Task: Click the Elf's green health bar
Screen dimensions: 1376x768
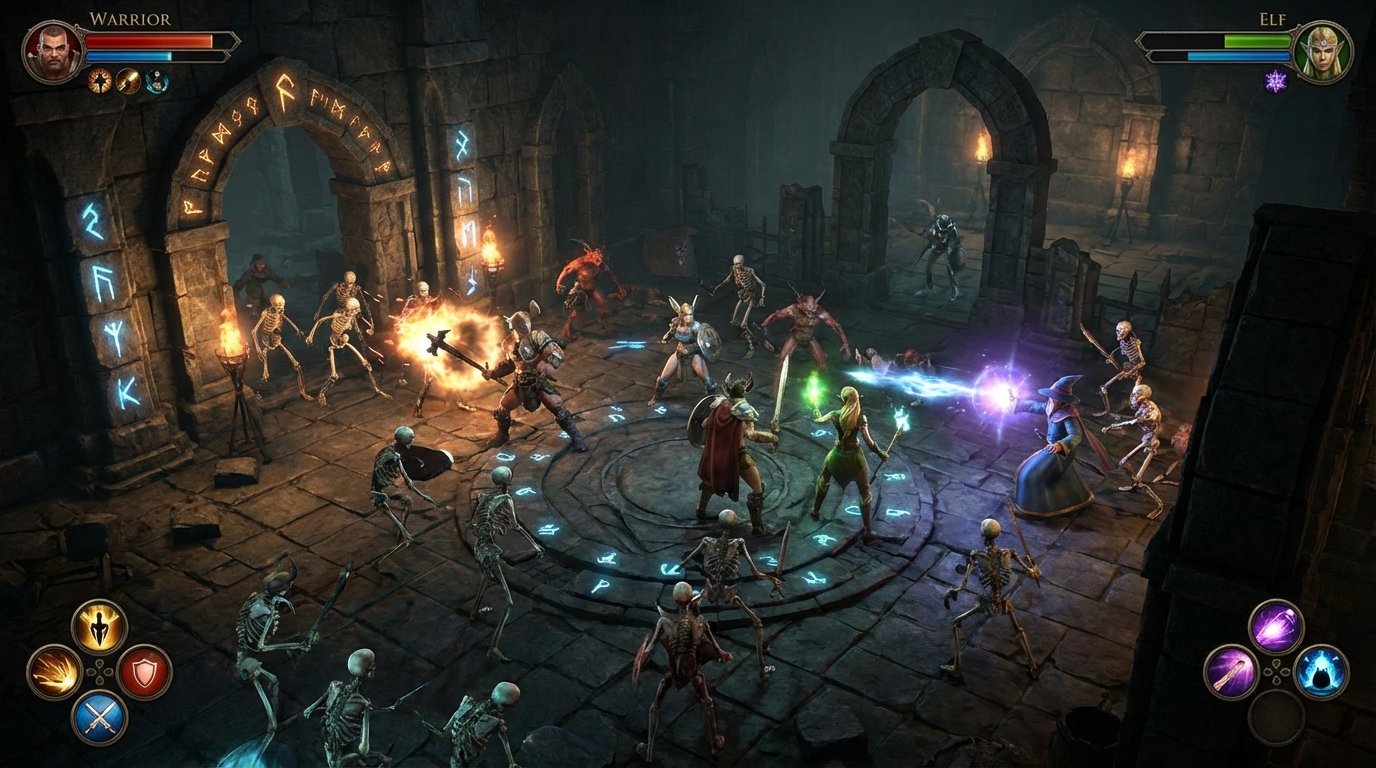Action: [x=1255, y=39]
